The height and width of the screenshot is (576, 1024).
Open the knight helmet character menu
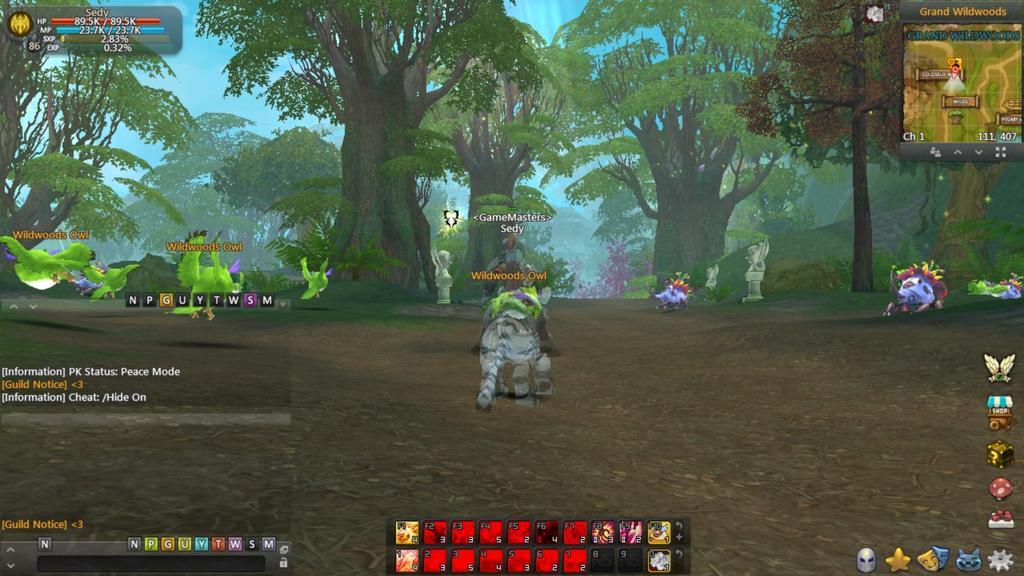866,560
